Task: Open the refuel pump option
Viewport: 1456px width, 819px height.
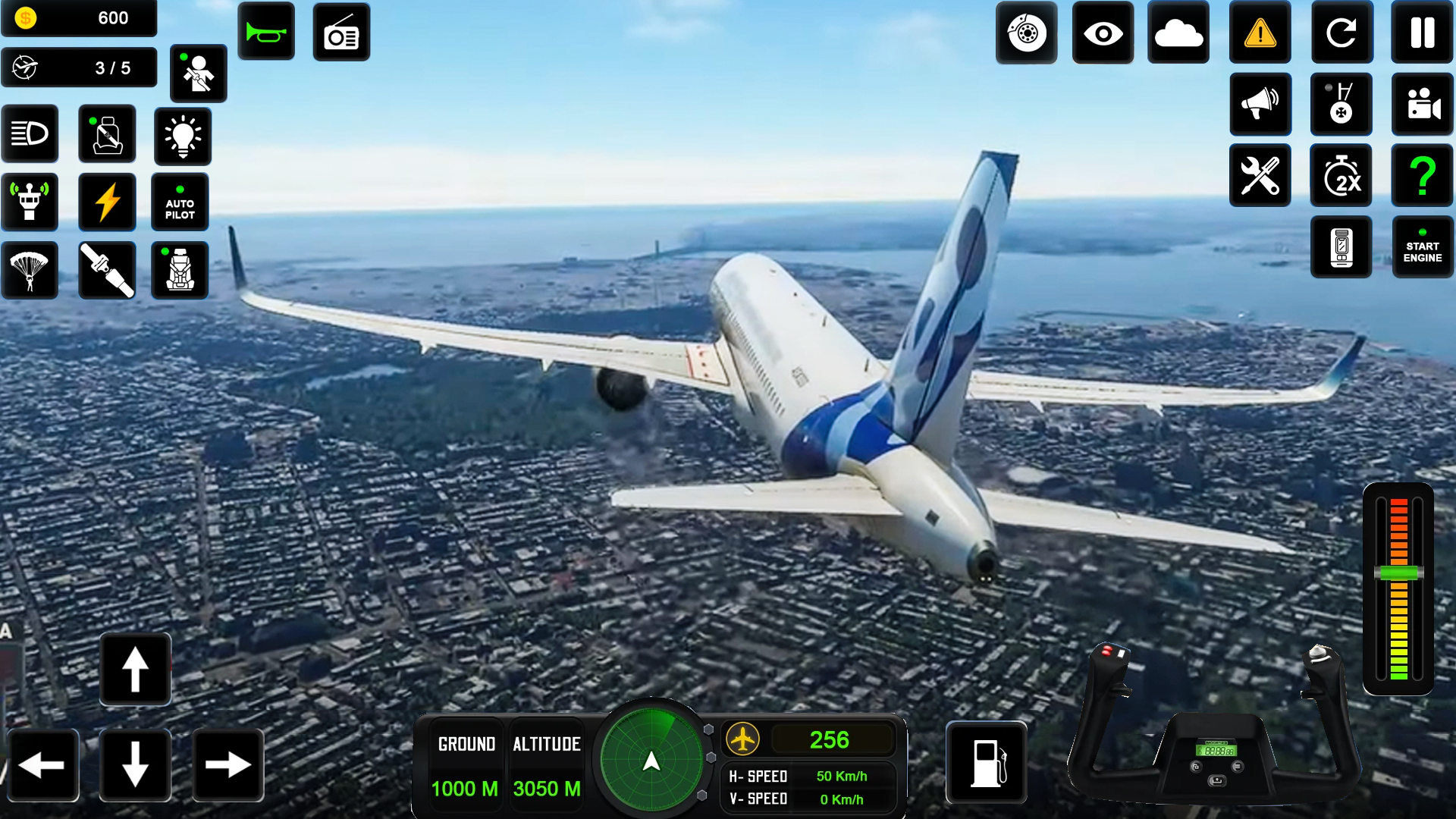Action: coord(987,764)
